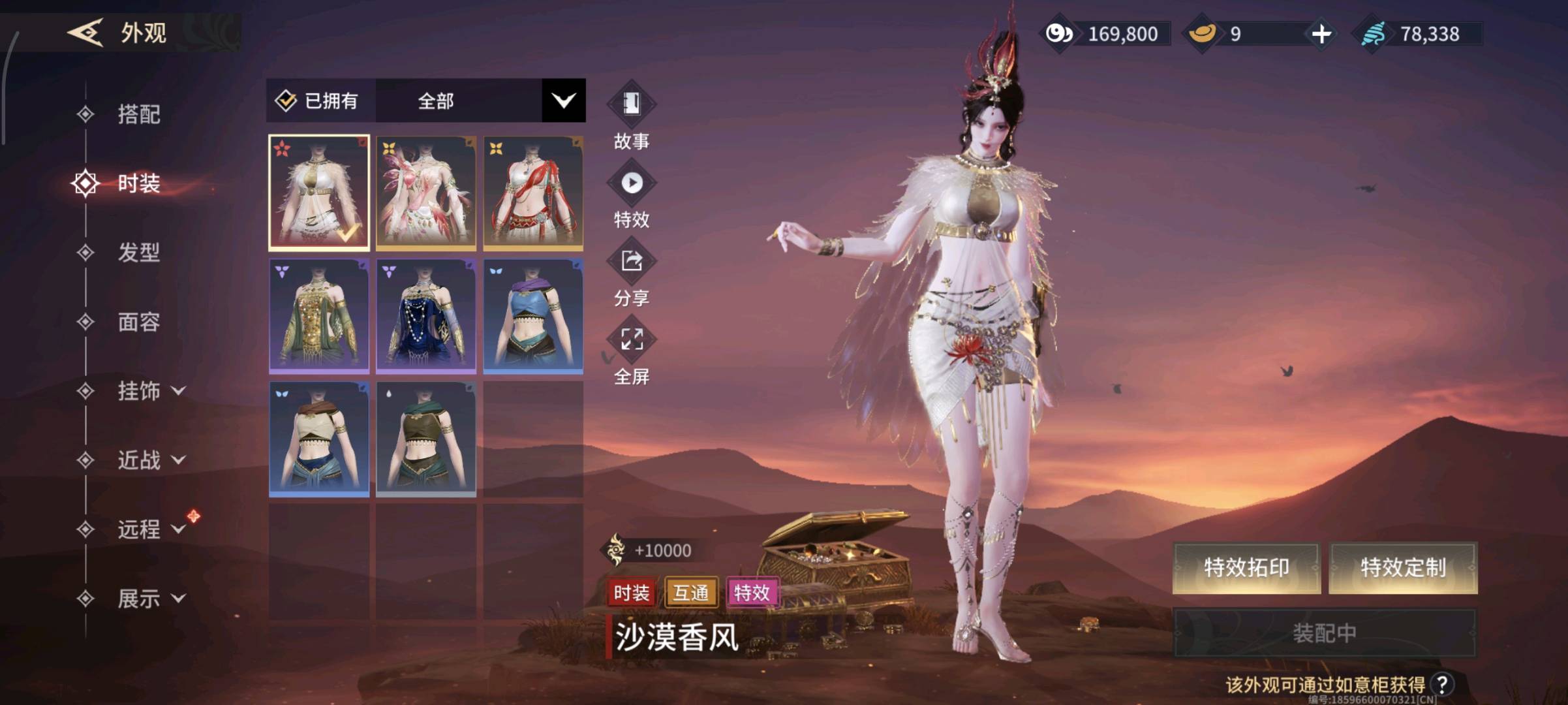Add currency with the plus button
Screen dimensions: 1568x705
point(1321,34)
